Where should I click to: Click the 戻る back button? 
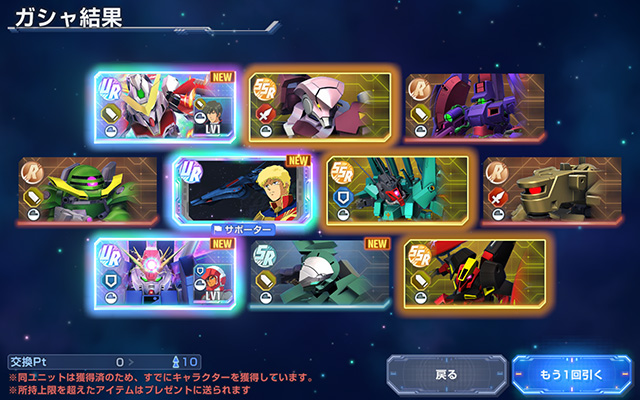(x=445, y=375)
